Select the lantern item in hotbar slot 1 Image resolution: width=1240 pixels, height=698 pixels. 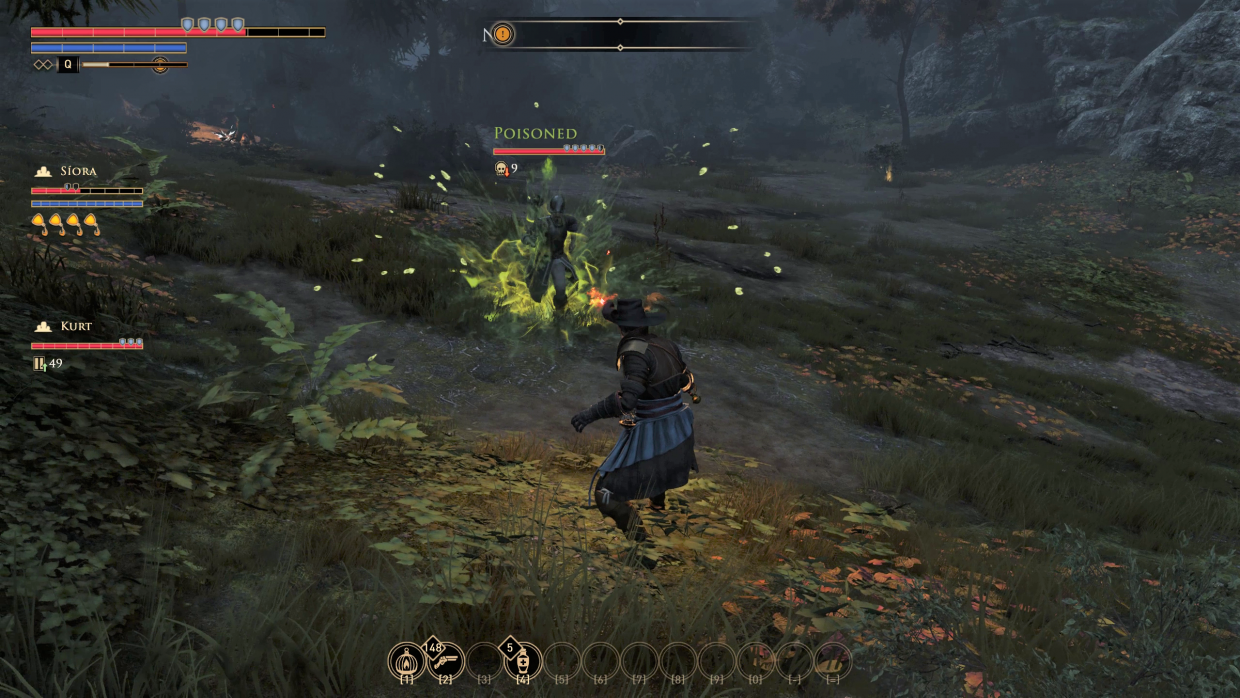tap(407, 660)
